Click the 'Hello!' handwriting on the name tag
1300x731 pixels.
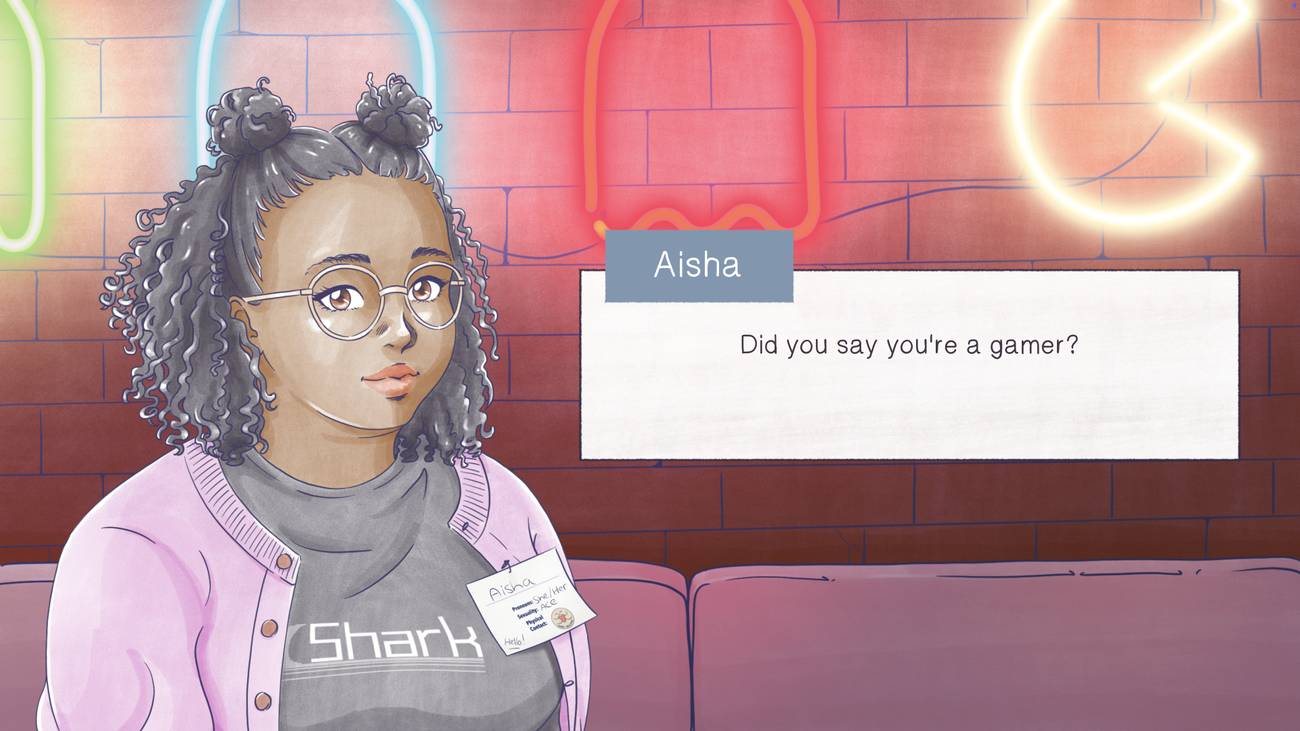tap(514, 640)
